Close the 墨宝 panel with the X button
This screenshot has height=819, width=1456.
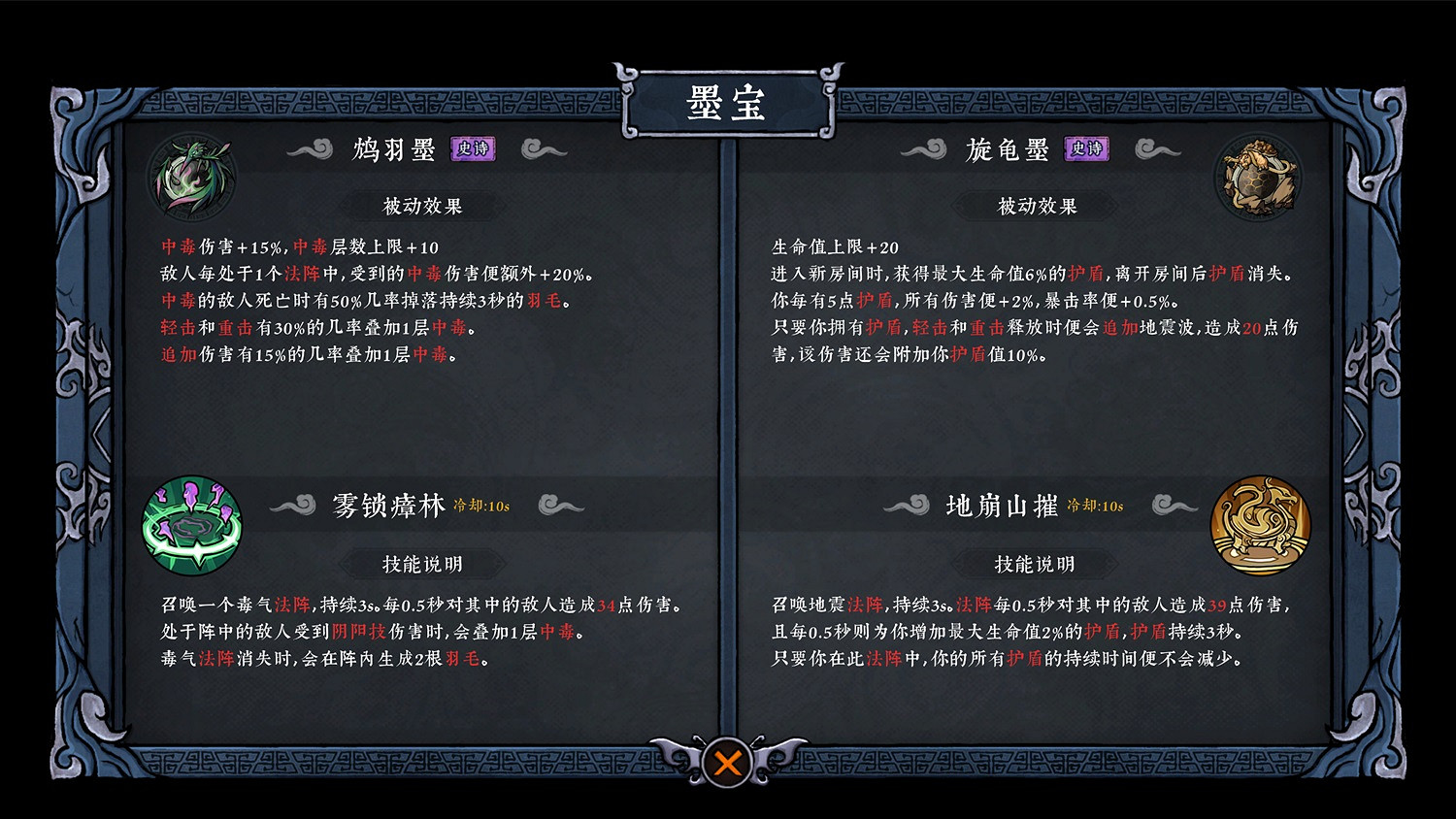pos(728,763)
